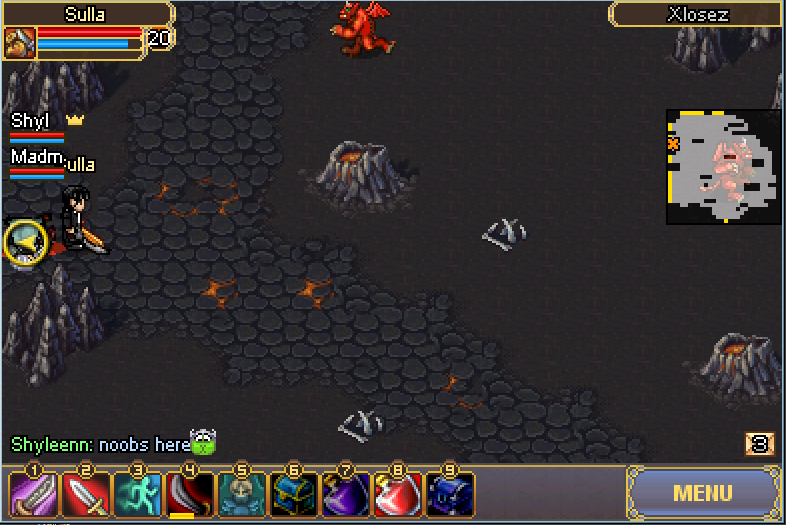This screenshot has width=786, height=525.
Task: Select the Xlosez target name panel
Action: tap(697, 15)
